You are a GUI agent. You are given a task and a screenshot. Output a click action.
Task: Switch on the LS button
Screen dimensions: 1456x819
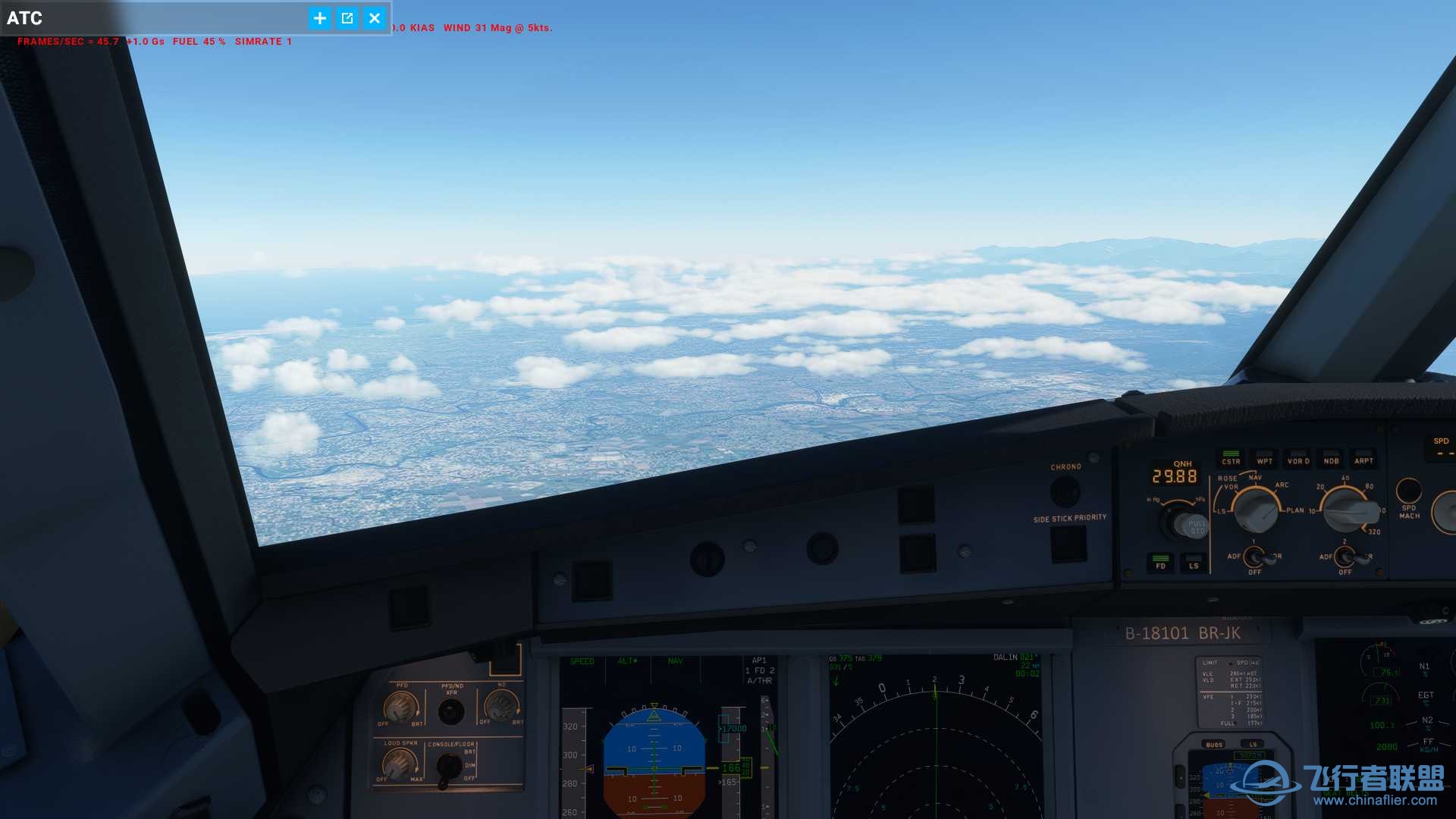point(1194,563)
